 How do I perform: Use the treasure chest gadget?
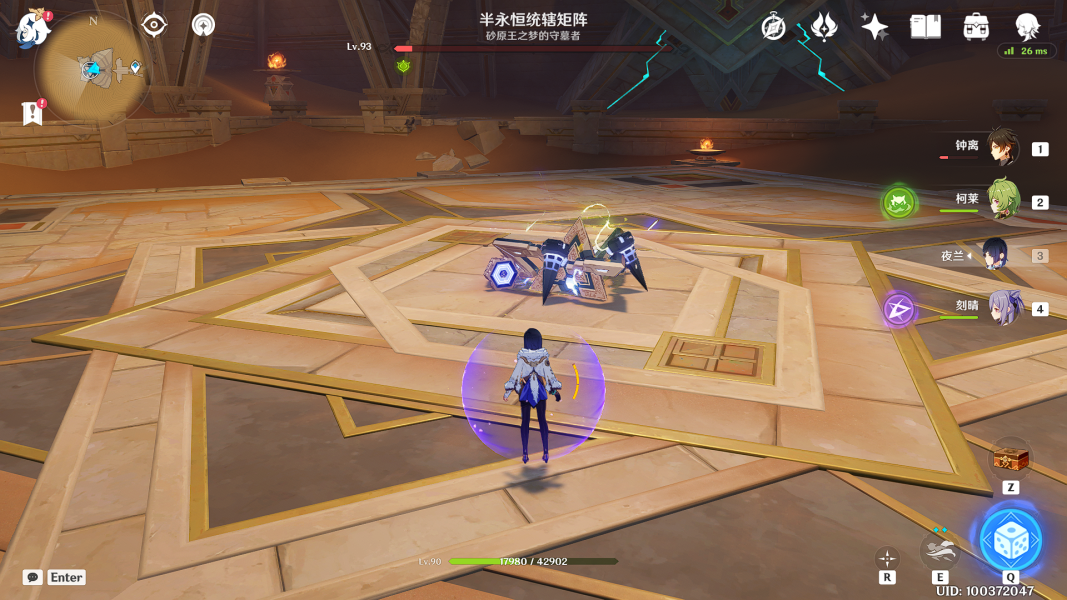[x=1009, y=460]
